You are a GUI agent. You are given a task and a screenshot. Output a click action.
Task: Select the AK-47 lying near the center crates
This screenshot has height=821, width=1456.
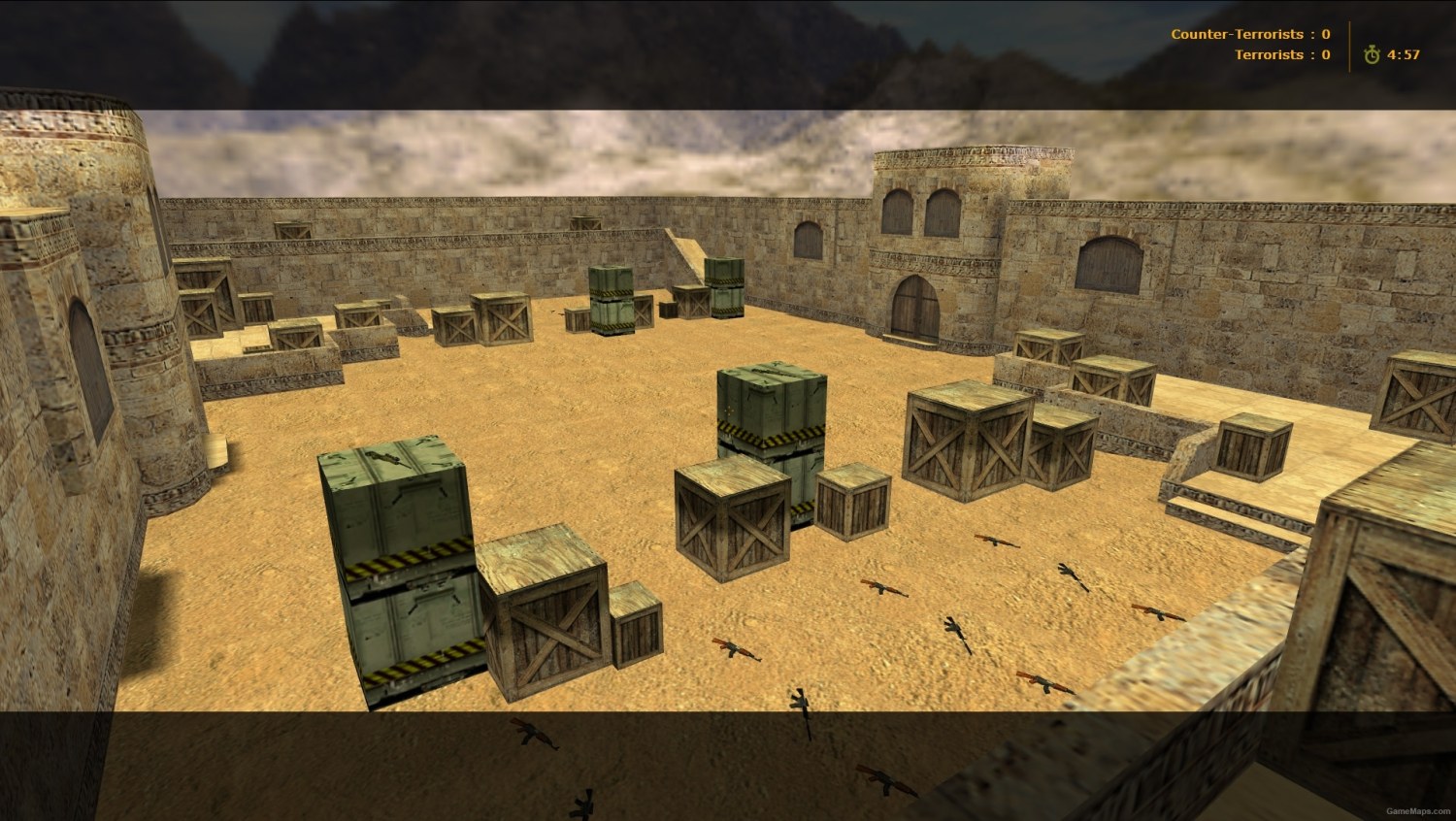[883, 585]
